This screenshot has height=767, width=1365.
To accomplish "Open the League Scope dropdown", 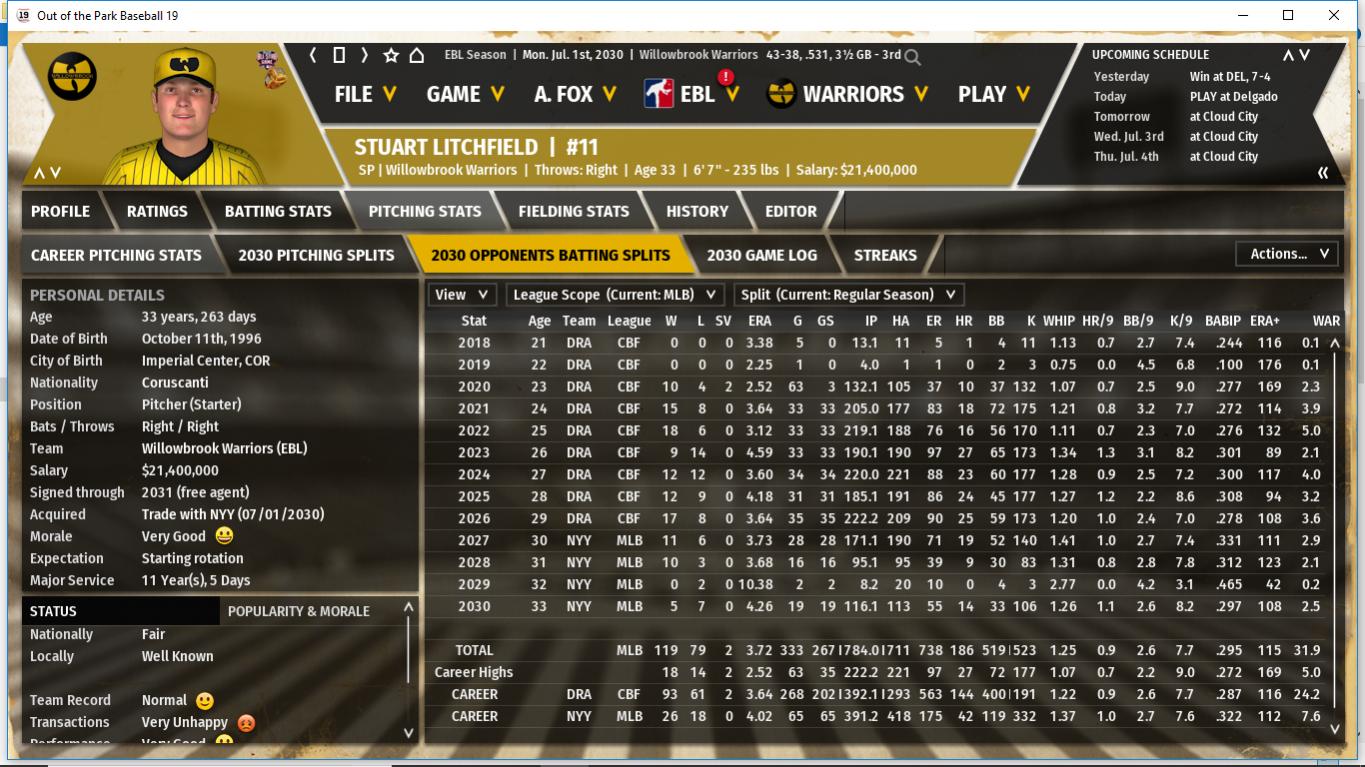I will pos(614,295).
